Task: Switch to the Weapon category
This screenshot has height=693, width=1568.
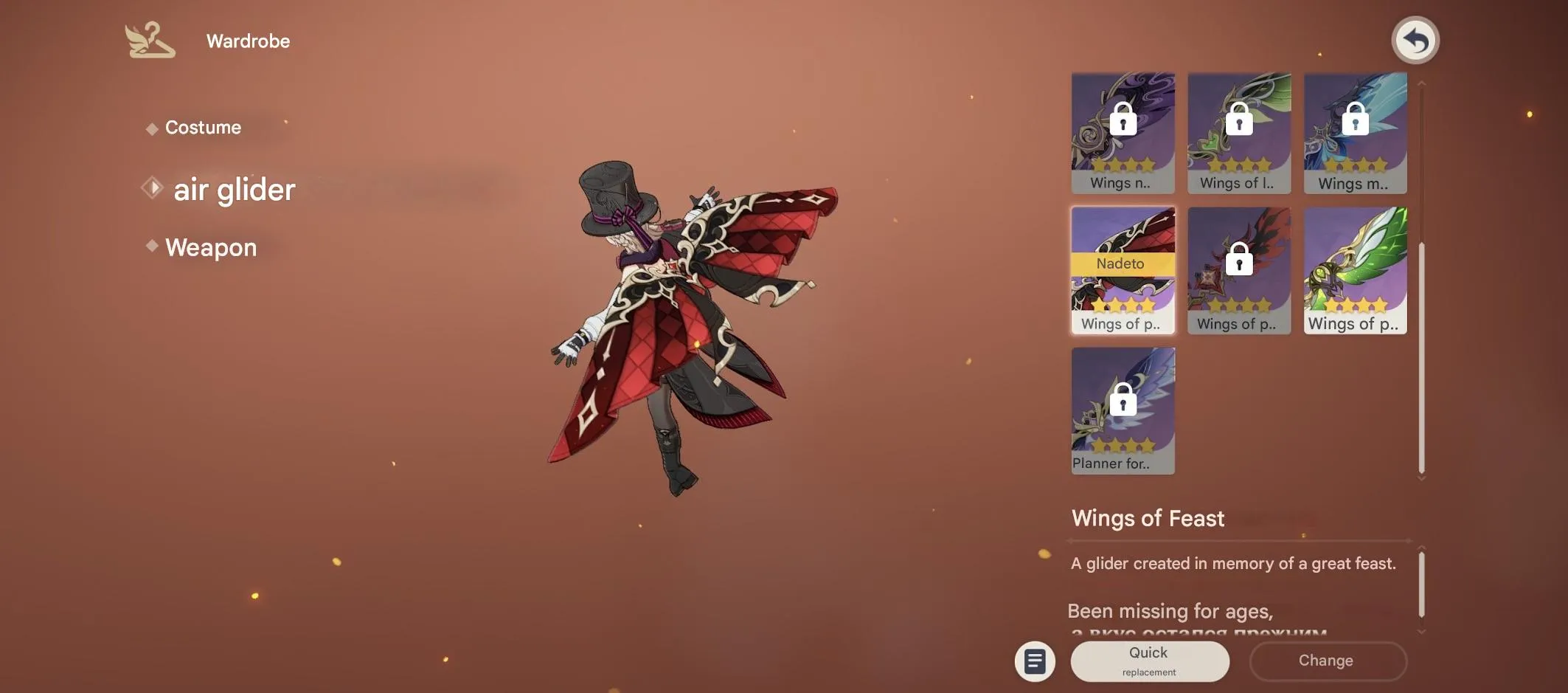Action: pos(211,246)
